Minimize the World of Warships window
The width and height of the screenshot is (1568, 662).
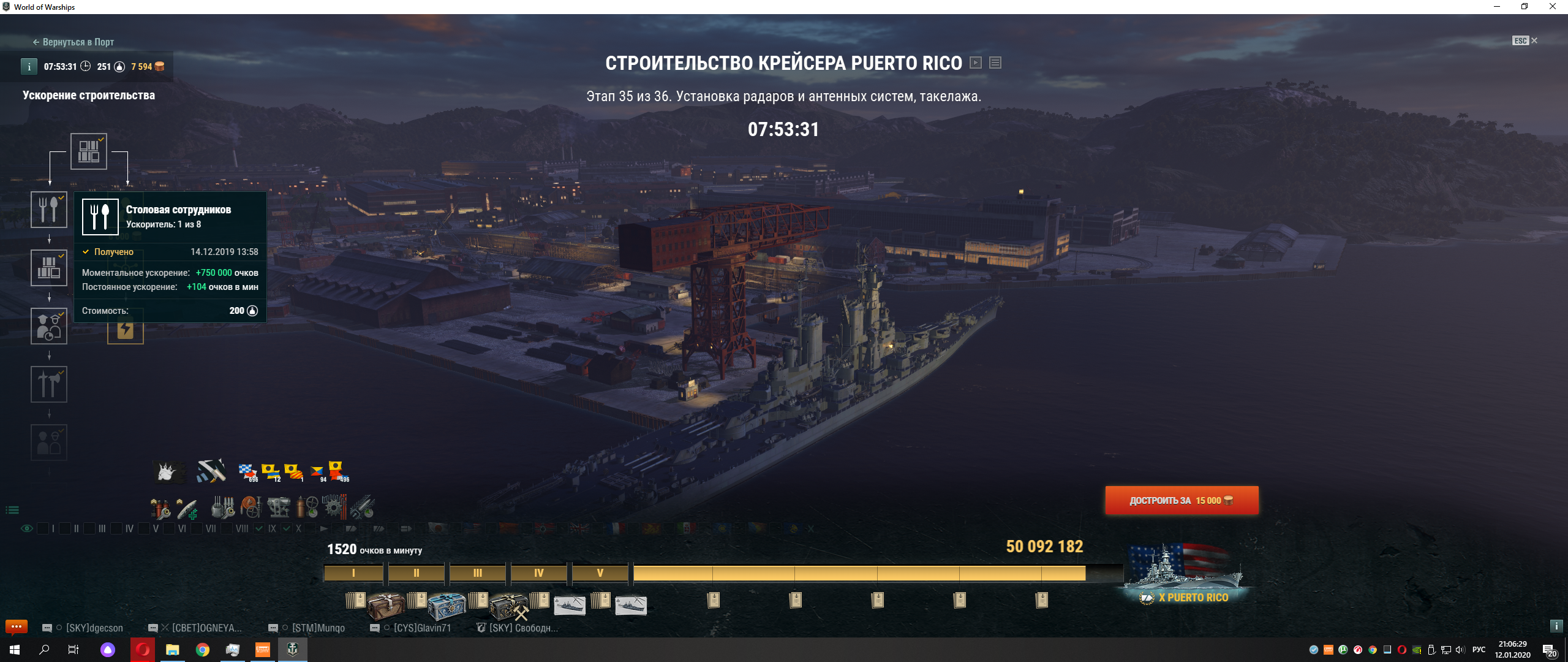click(1496, 7)
